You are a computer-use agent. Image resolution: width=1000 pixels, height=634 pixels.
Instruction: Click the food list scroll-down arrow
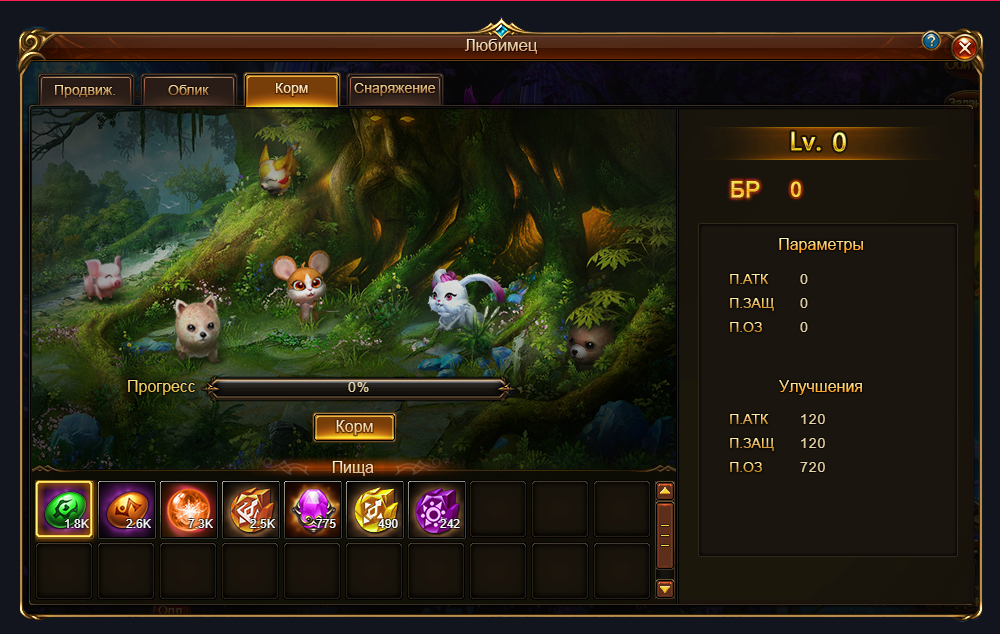[x=665, y=589]
